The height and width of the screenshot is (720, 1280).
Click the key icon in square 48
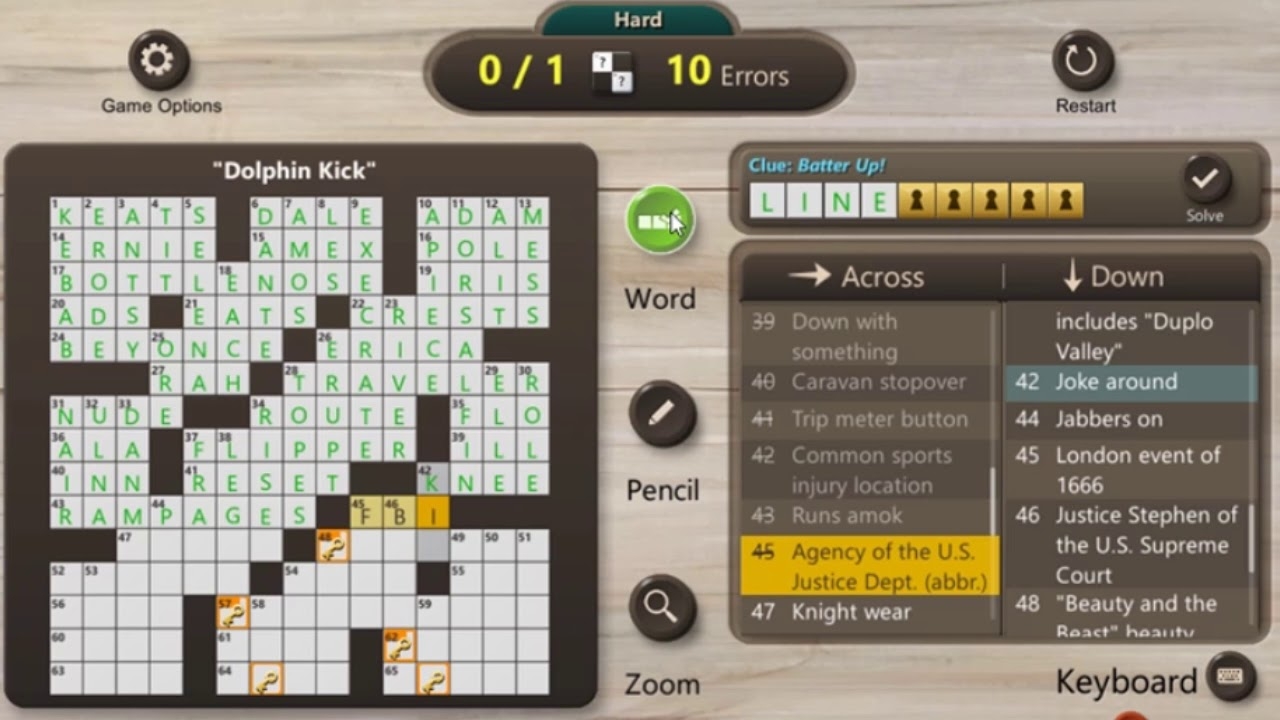coord(334,544)
